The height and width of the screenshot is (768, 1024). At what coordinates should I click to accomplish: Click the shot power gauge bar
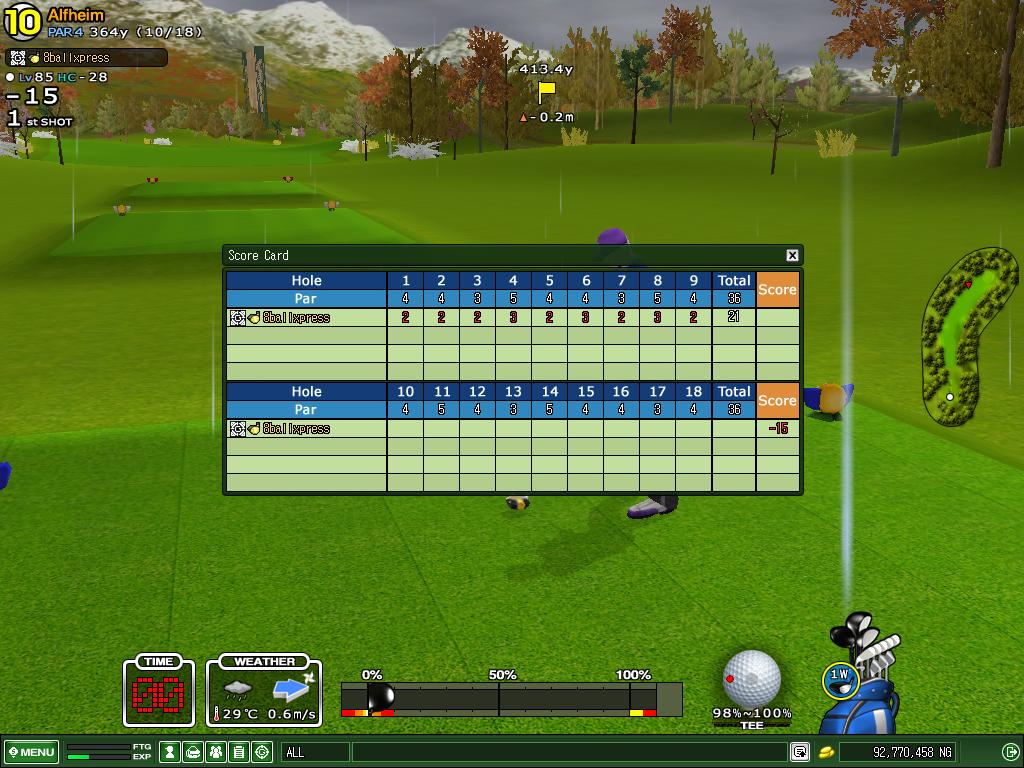[x=511, y=698]
